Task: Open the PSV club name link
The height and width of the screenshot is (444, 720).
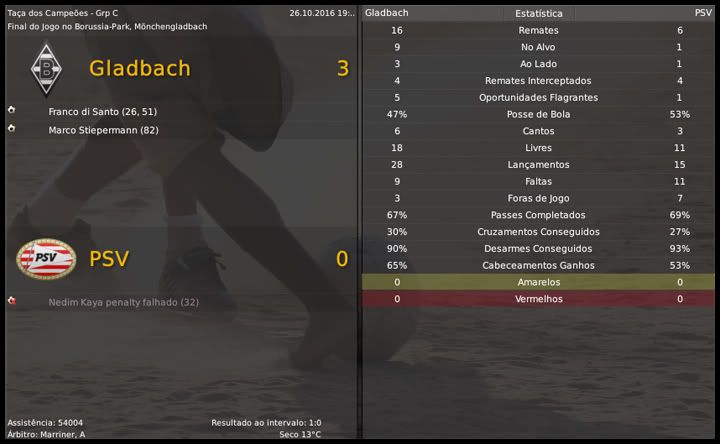Action: (109, 259)
